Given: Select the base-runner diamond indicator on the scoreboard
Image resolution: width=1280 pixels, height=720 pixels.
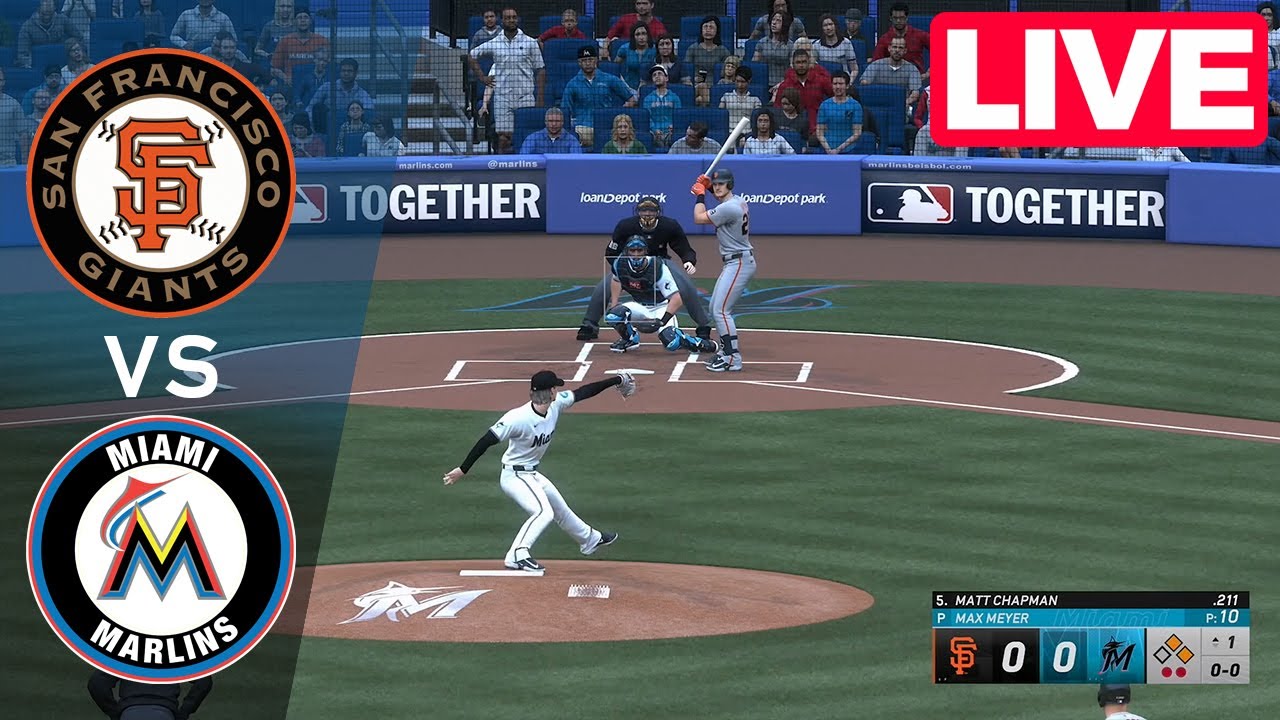Looking at the screenshot, I should tap(1176, 650).
